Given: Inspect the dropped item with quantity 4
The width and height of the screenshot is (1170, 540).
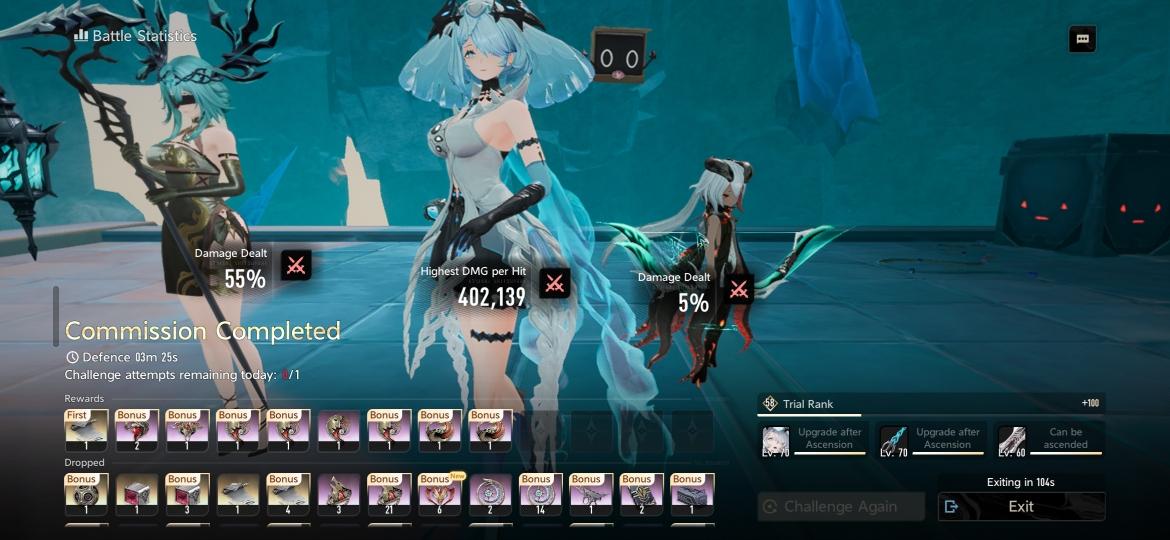Looking at the screenshot, I should (288, 494).
